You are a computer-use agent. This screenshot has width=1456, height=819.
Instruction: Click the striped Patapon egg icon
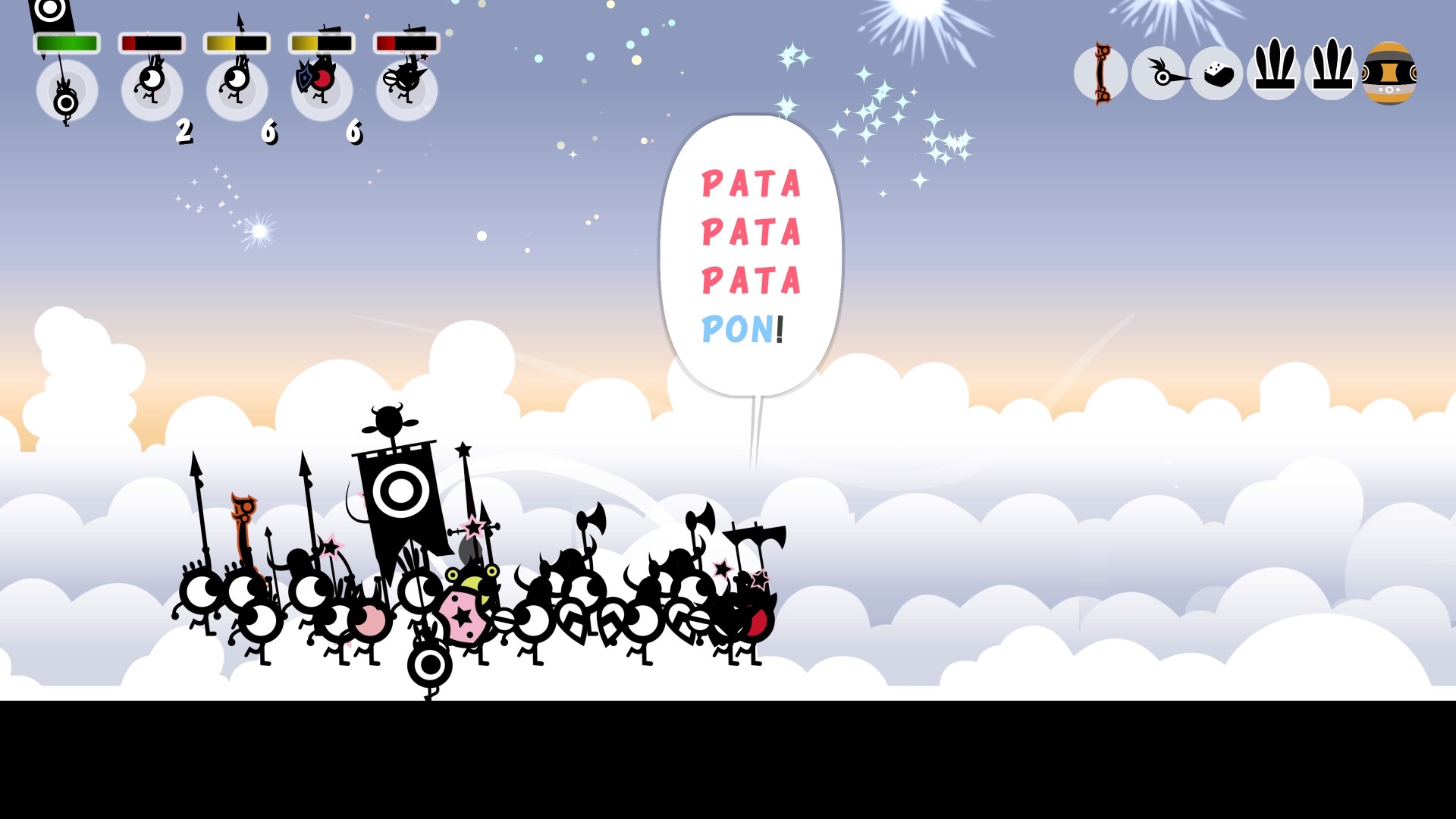[1390, 74]
